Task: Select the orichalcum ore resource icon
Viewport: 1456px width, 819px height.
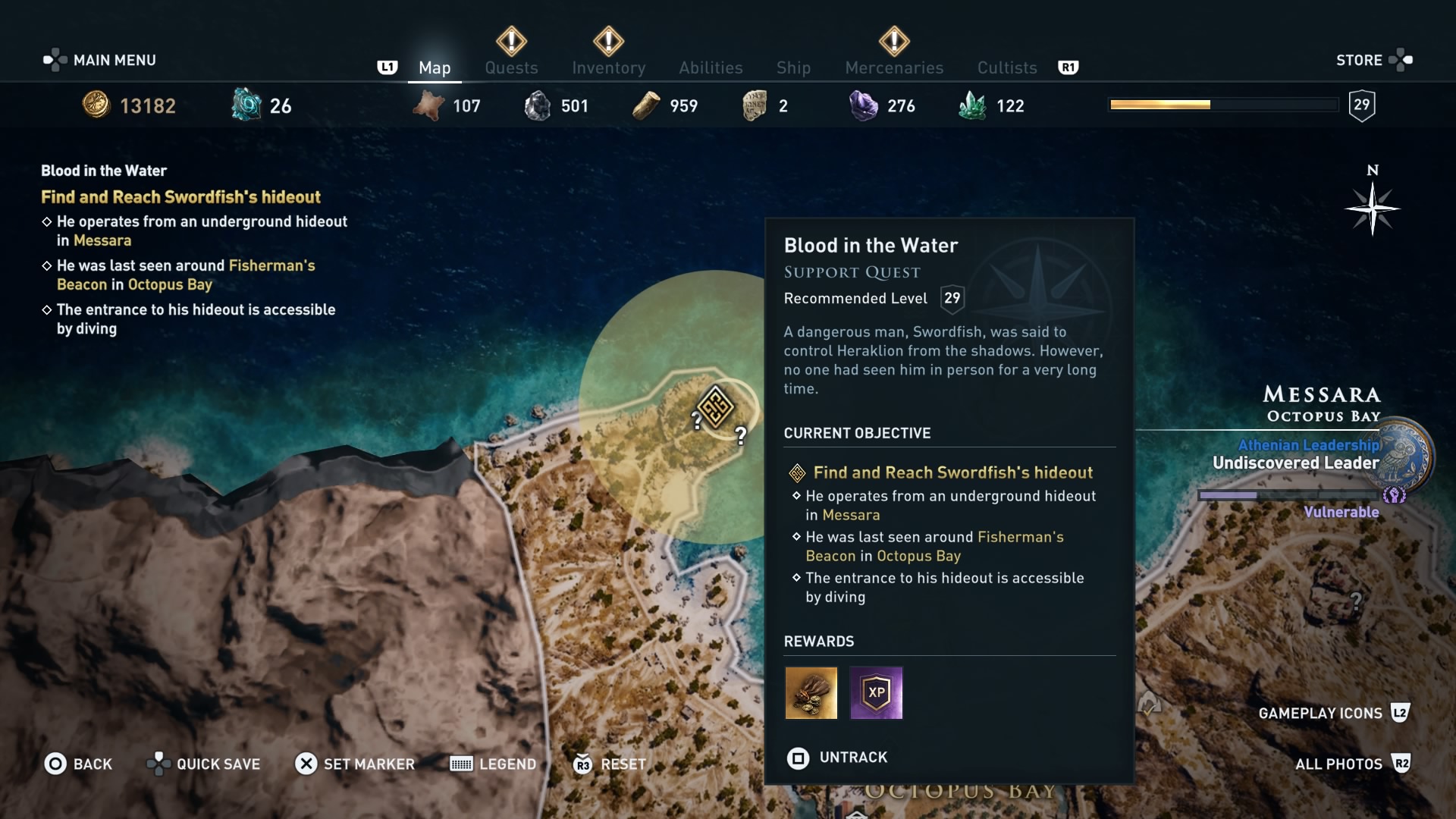Action: [244, 105]
